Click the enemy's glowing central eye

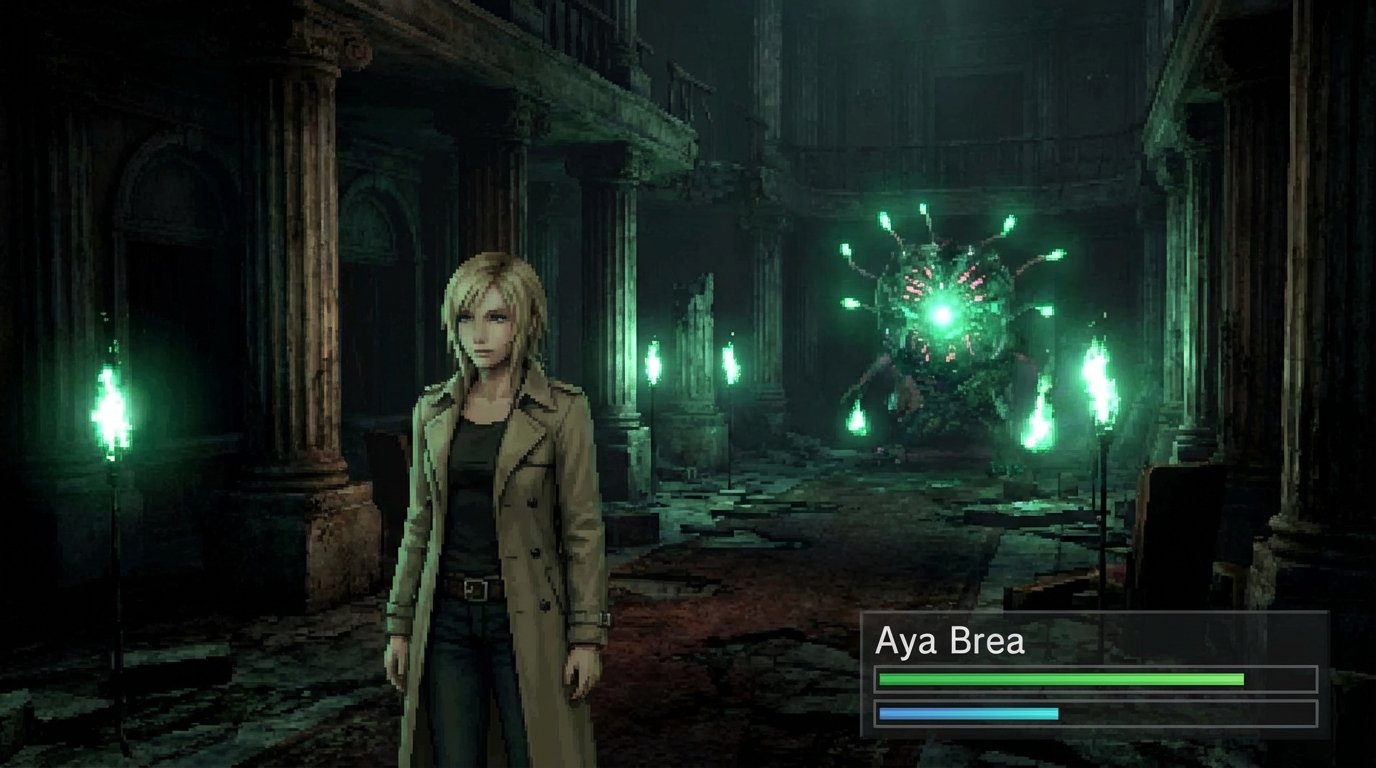coord(944,313)
